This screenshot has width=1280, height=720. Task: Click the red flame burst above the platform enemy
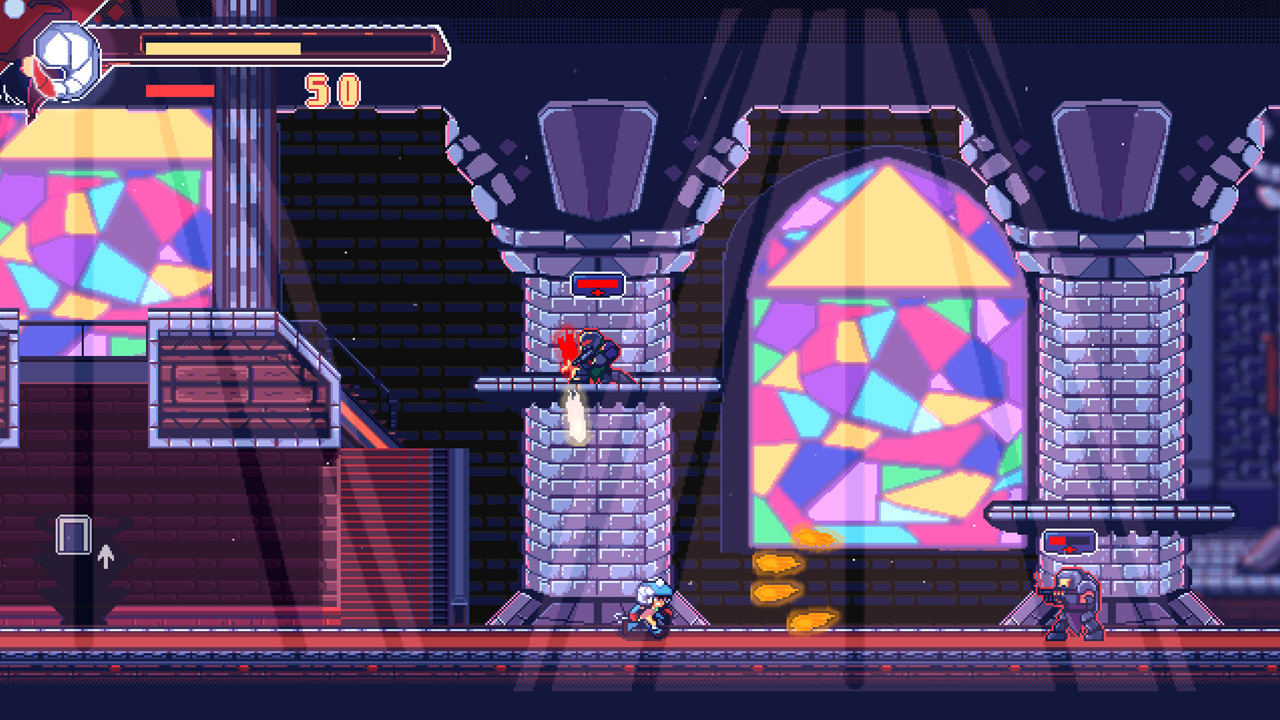[565, 345]
